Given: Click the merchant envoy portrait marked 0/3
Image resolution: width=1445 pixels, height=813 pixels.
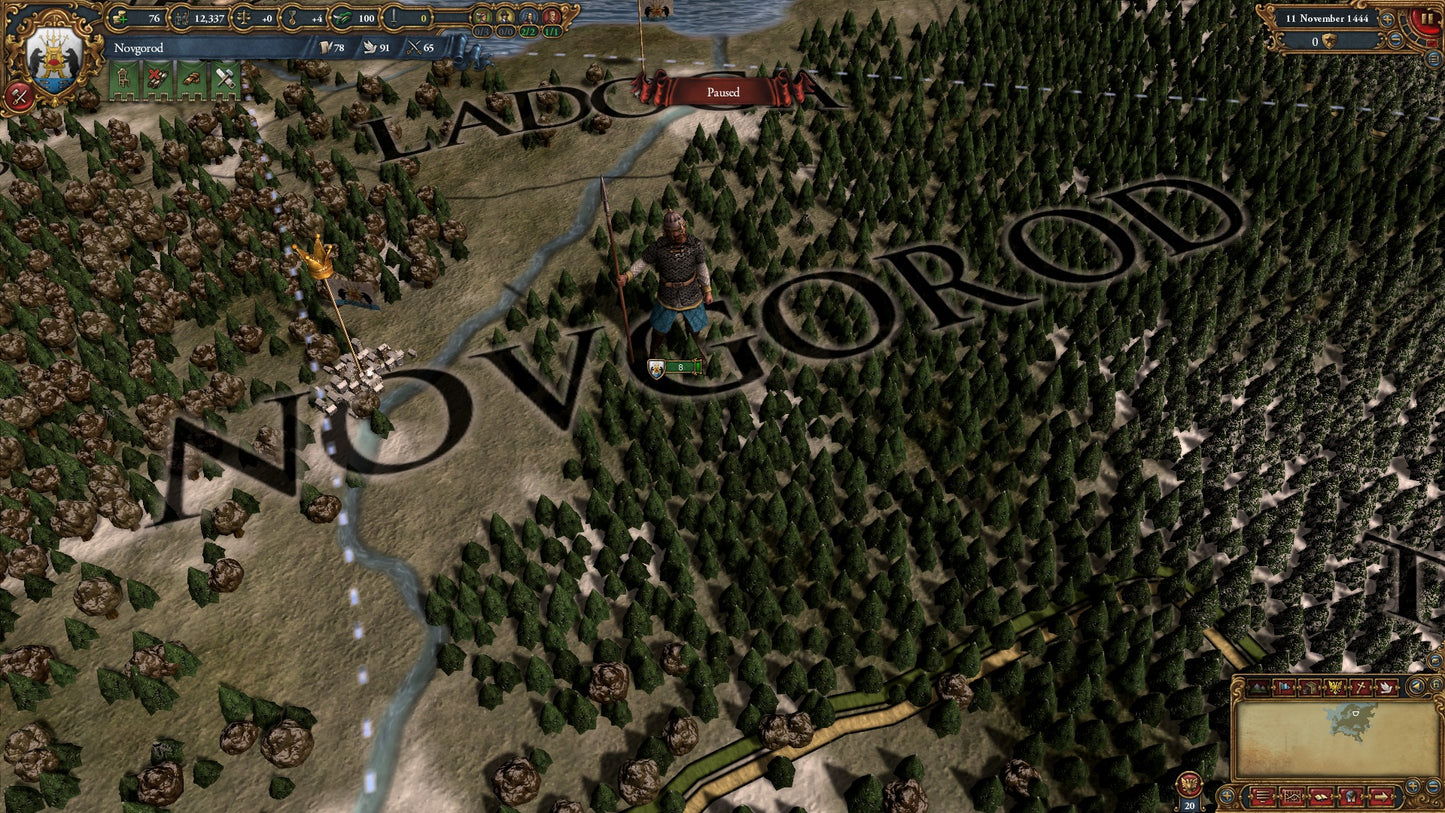Looking at the screenshot, I should 483,18.
